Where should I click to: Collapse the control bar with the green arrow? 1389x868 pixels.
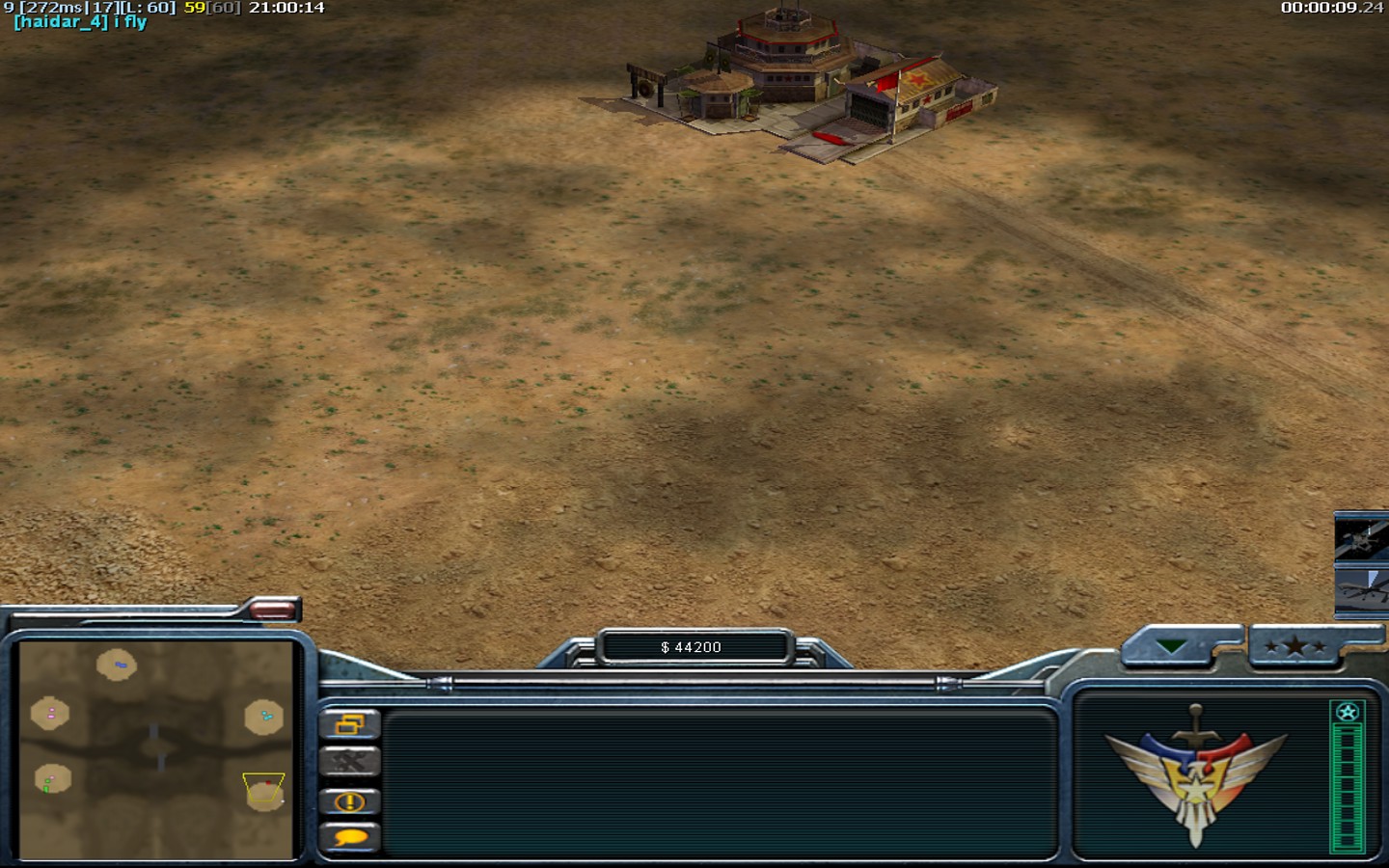(1171, 646)
